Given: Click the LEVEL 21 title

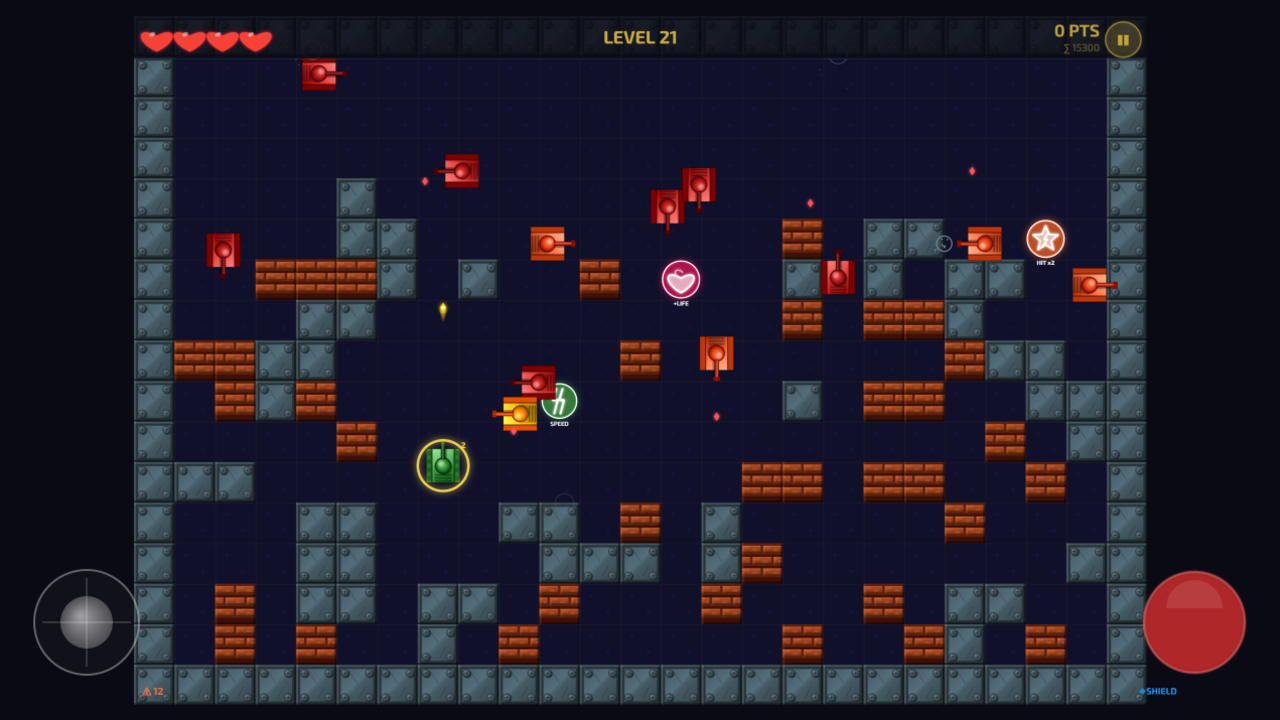Looking at the screenshot, I should [x=641, y=36].
